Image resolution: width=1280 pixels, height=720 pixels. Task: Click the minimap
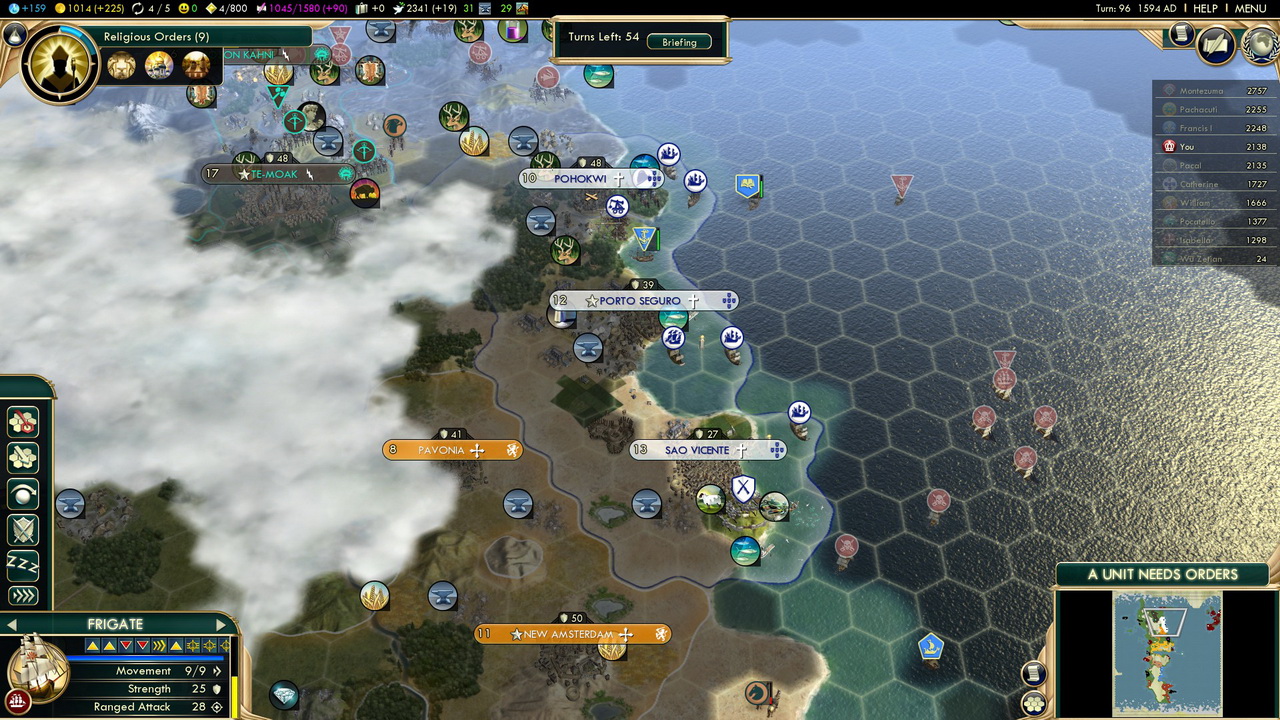(x=1167, y=653)
